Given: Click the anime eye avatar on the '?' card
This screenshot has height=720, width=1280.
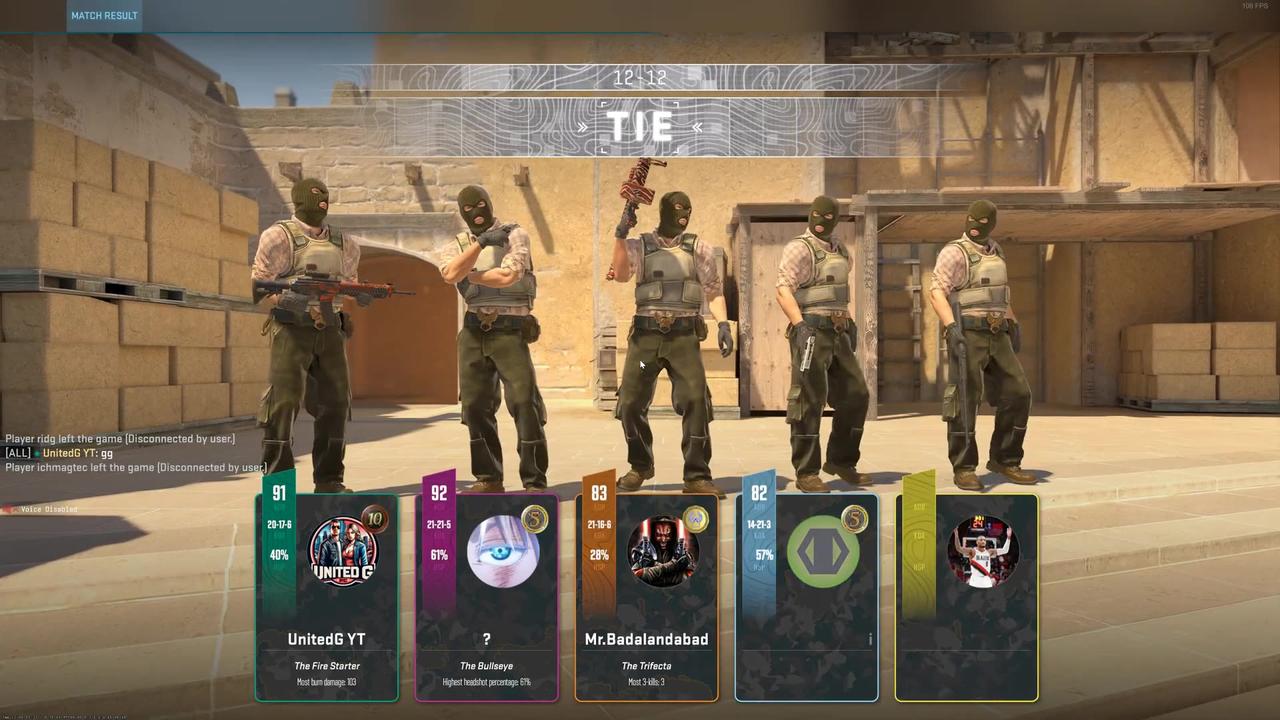Looking at the screenshot, I should tap(503, 553).
